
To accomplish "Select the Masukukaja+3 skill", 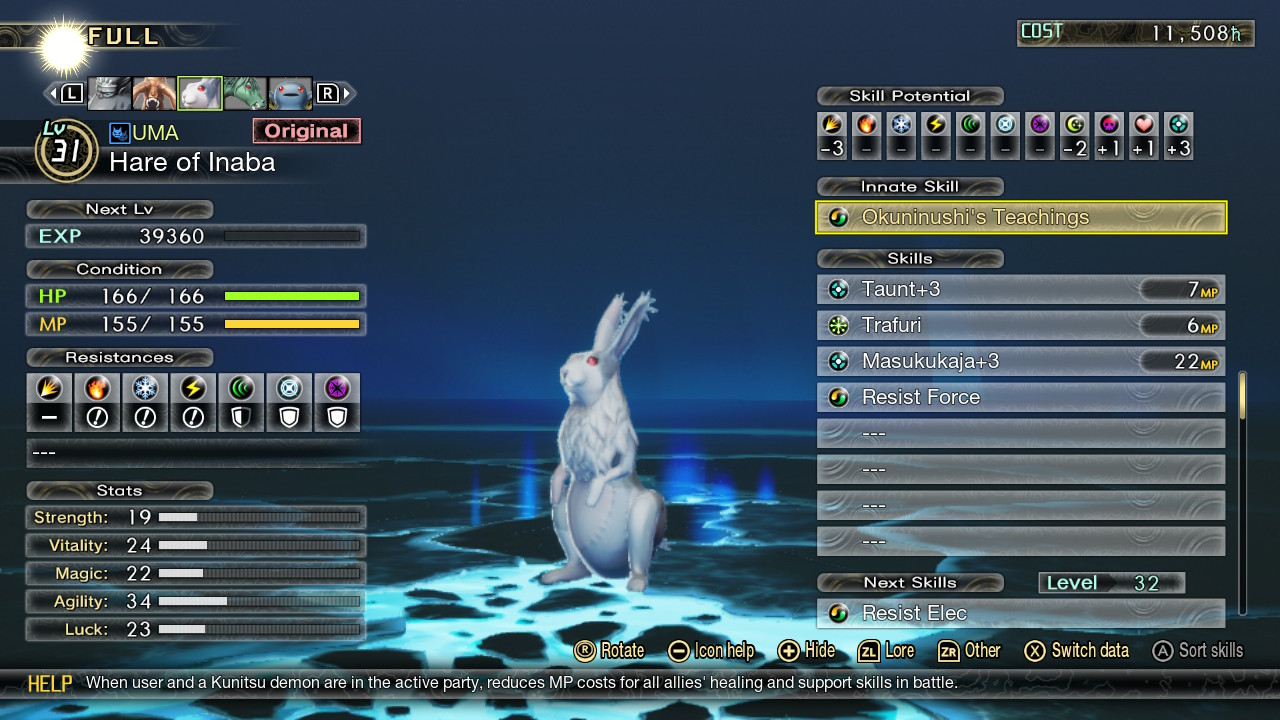I will (1021, 362).
